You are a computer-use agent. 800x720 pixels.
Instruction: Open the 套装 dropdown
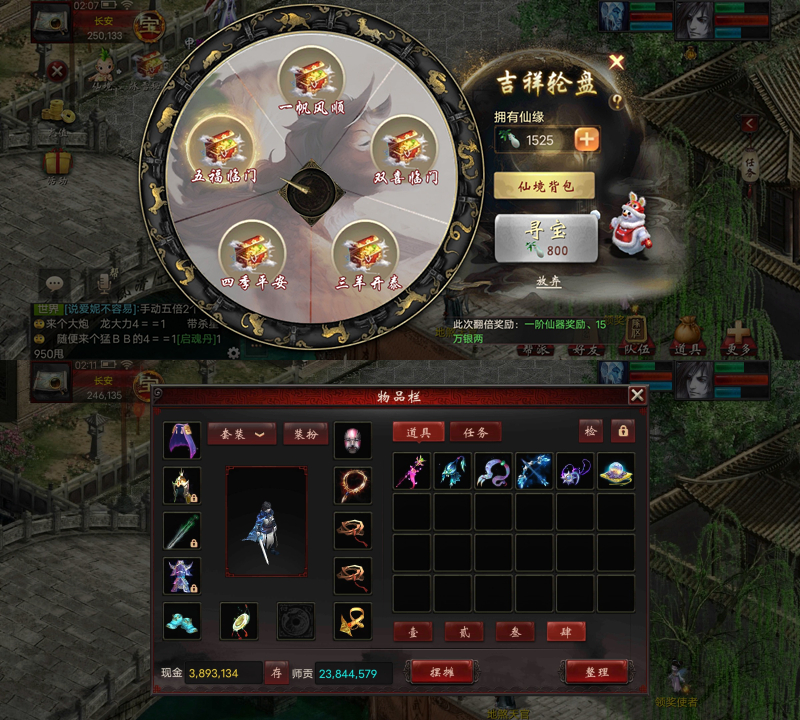tap(242, 434)
